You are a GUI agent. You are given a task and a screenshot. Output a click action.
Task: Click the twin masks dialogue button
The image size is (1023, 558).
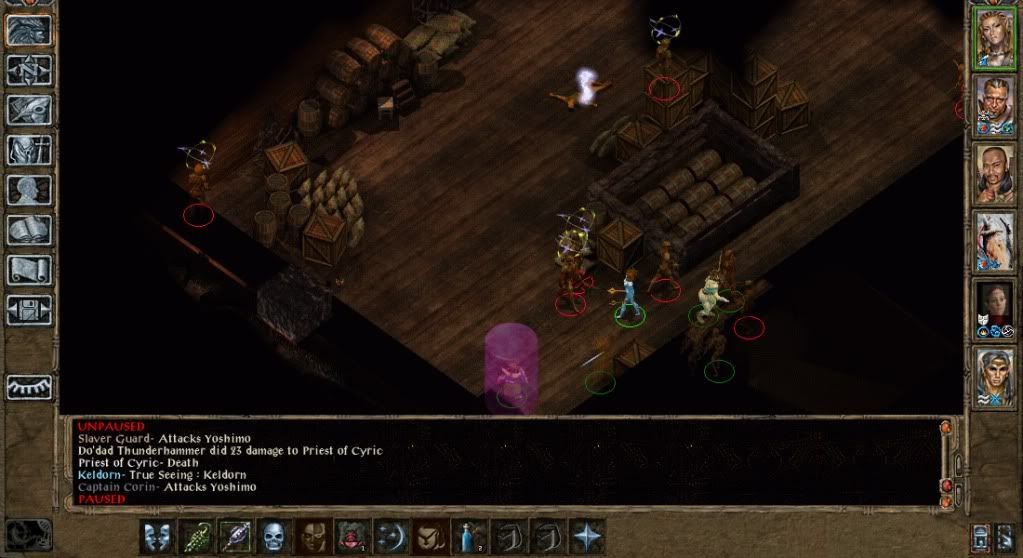[157, 537]
